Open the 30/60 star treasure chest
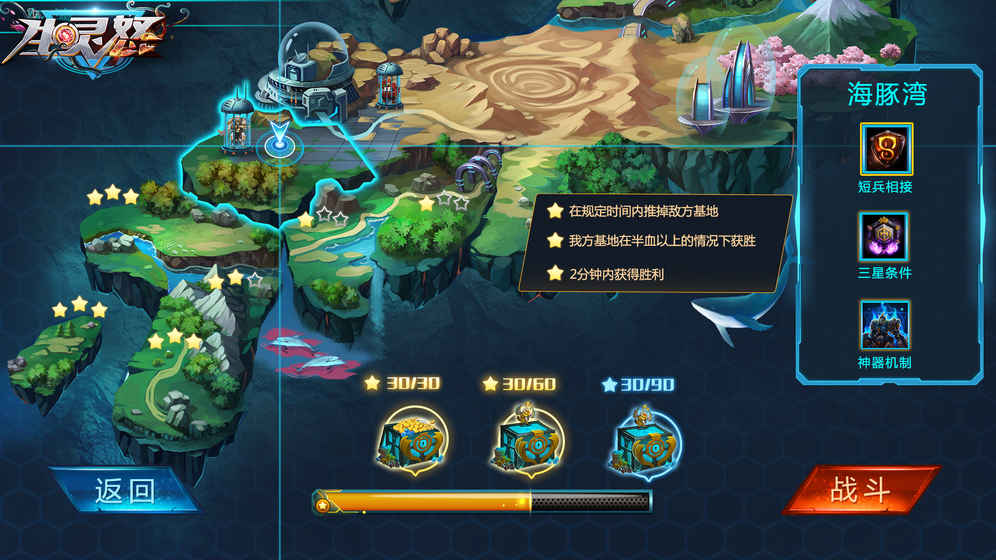The width and height of the screenshot is (996, 560). (x=526, y=441)
